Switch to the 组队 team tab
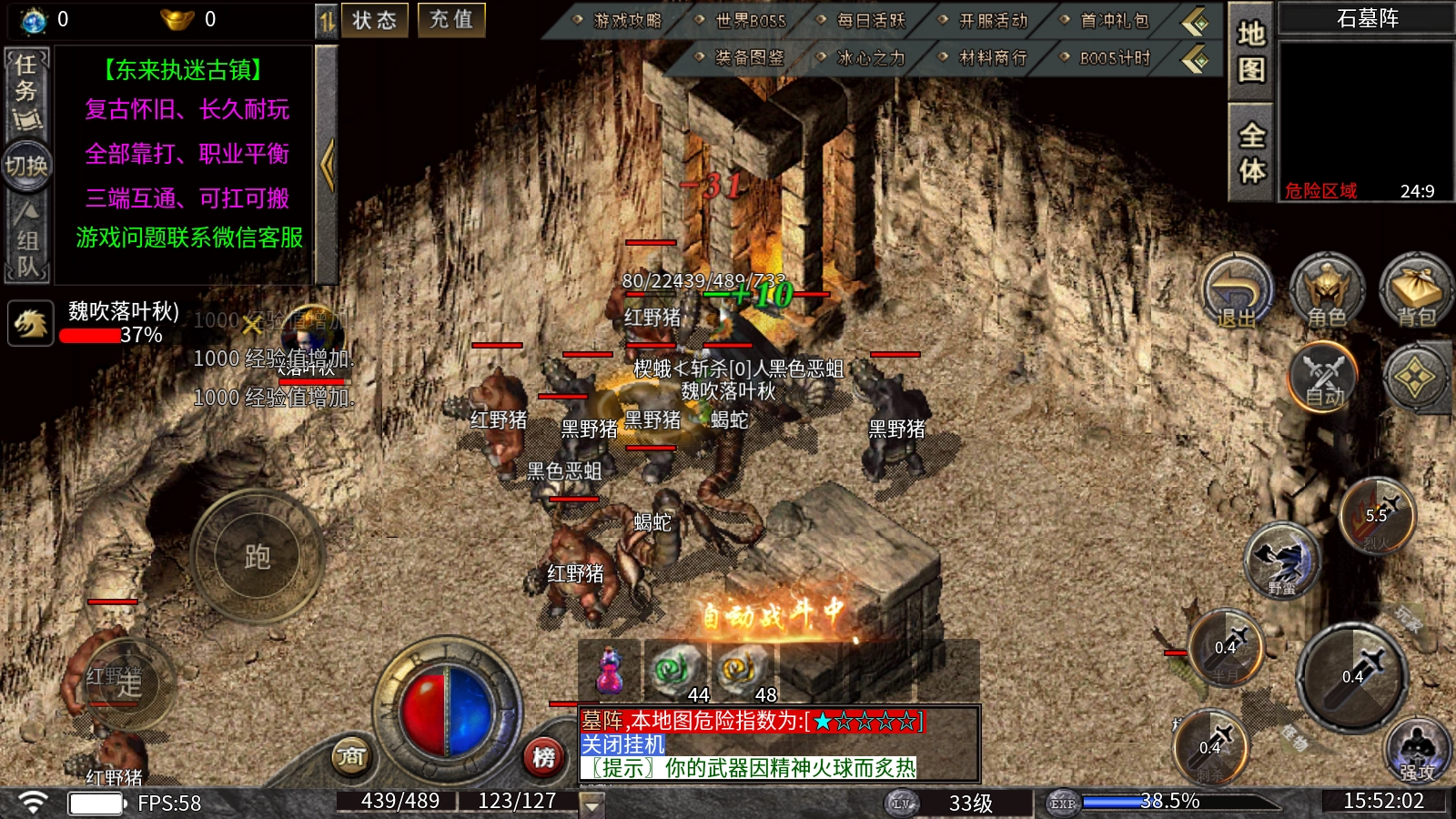 click(x=26, y=241)
